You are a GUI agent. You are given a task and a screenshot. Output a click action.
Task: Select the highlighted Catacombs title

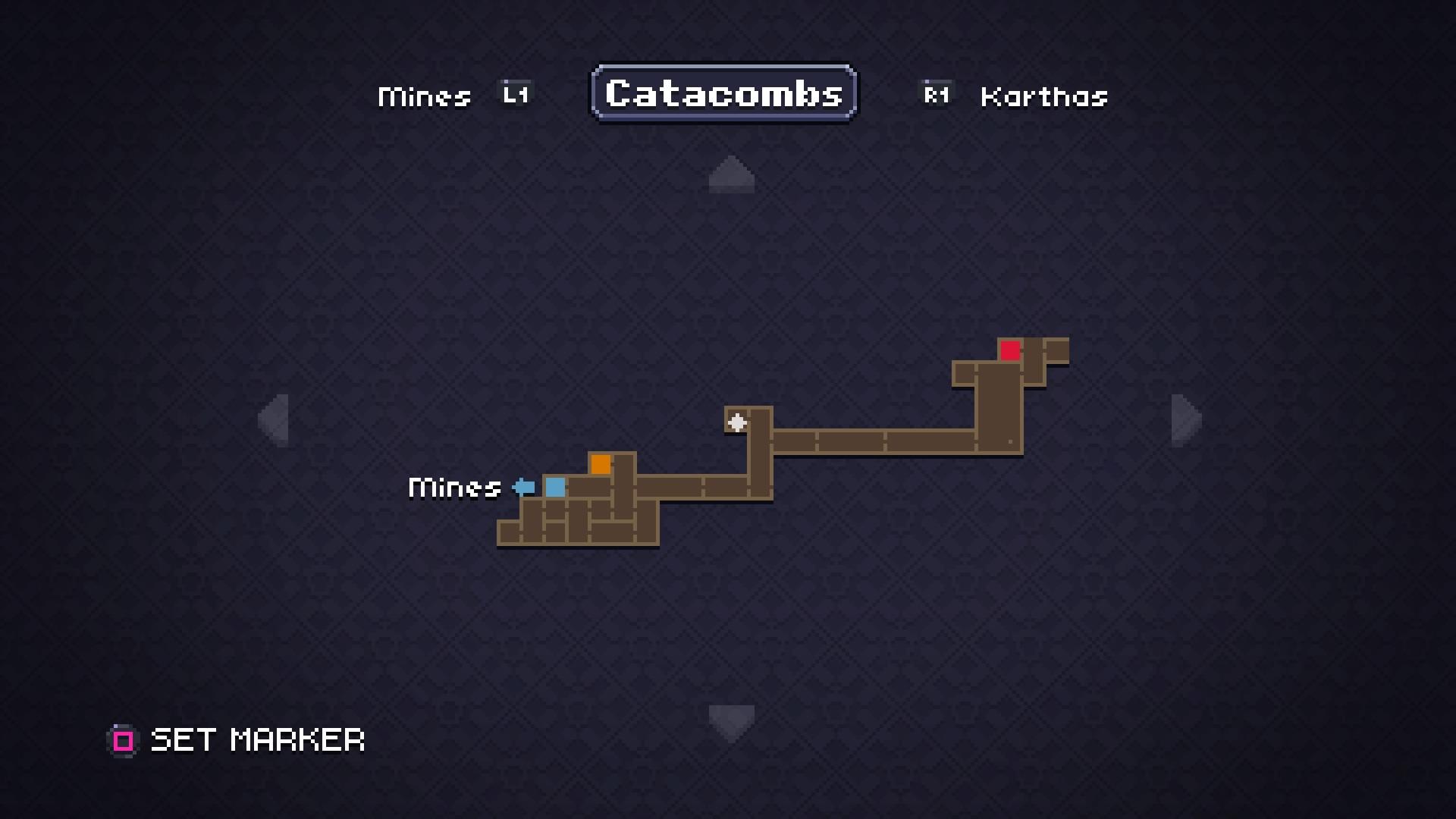tap(723, 93)
